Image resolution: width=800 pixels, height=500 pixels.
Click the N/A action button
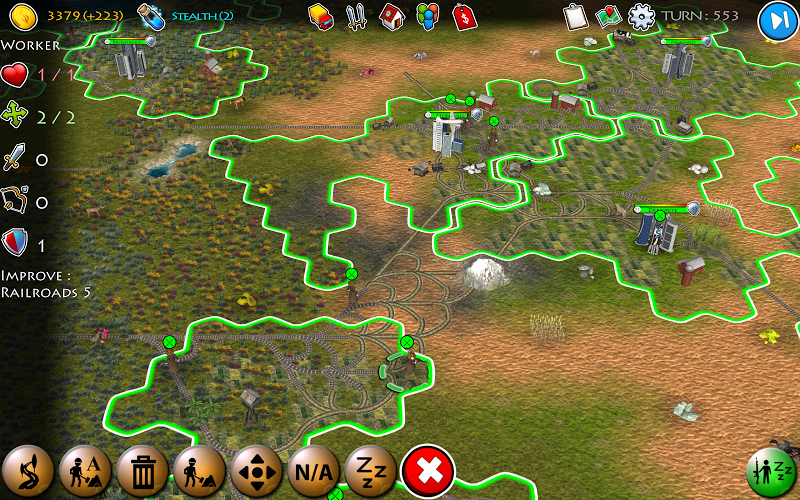pyautogui.click(x=314, y=468)
